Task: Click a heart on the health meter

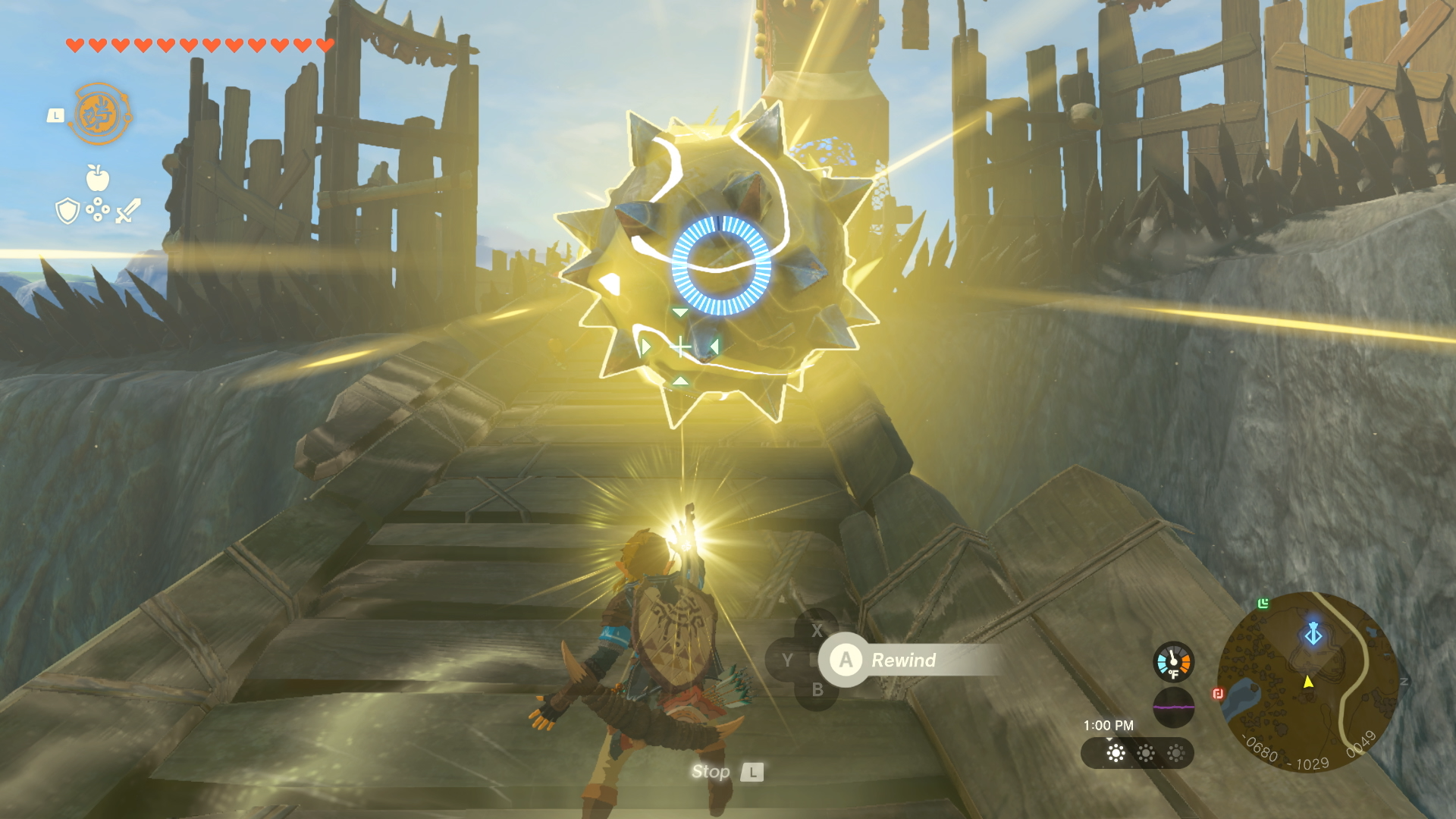Action: (x=74, y=45)
